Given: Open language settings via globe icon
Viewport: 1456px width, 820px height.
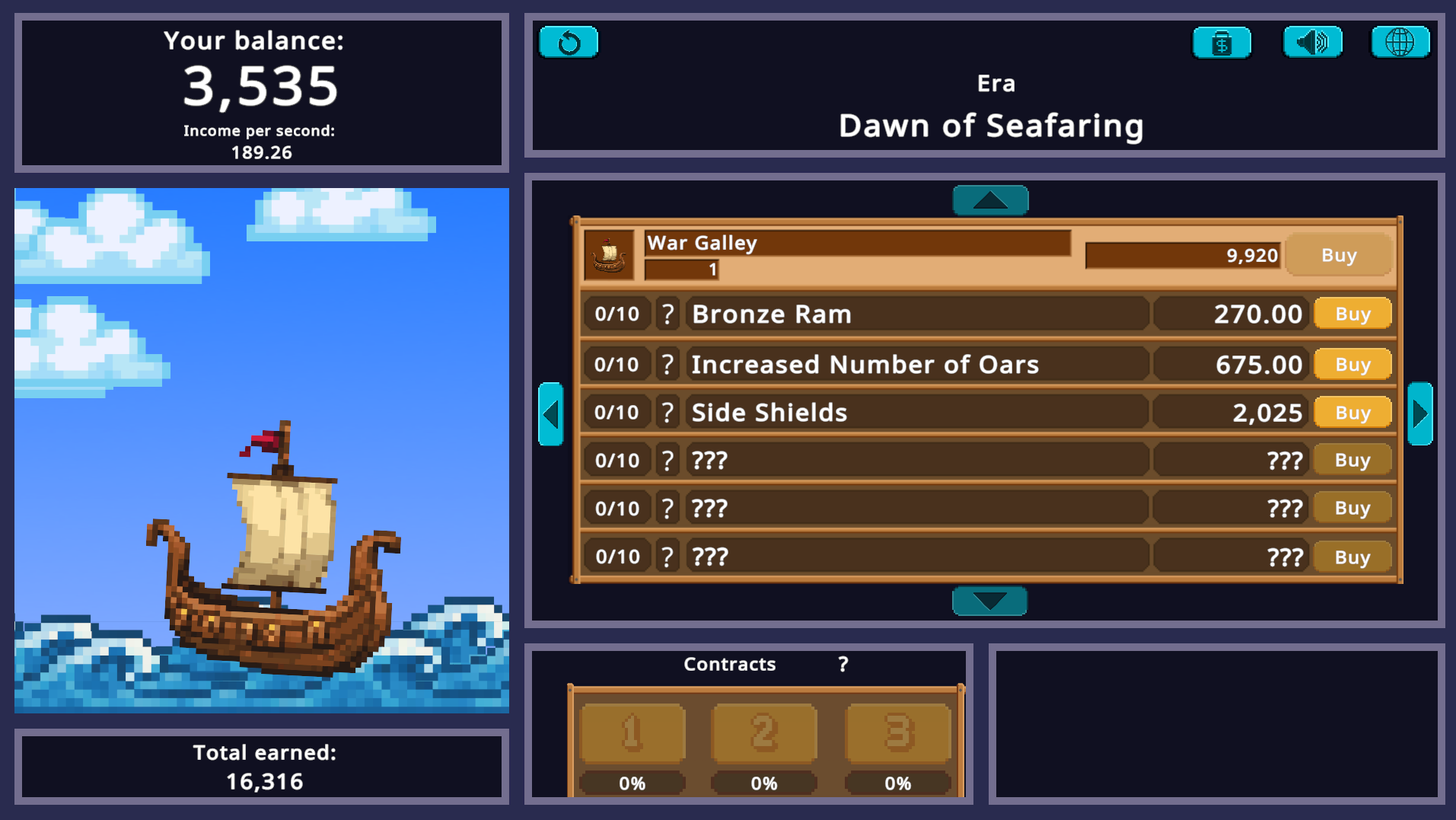Looking at the screenshot, I should pyautogui.click(x=1401, y=43).
